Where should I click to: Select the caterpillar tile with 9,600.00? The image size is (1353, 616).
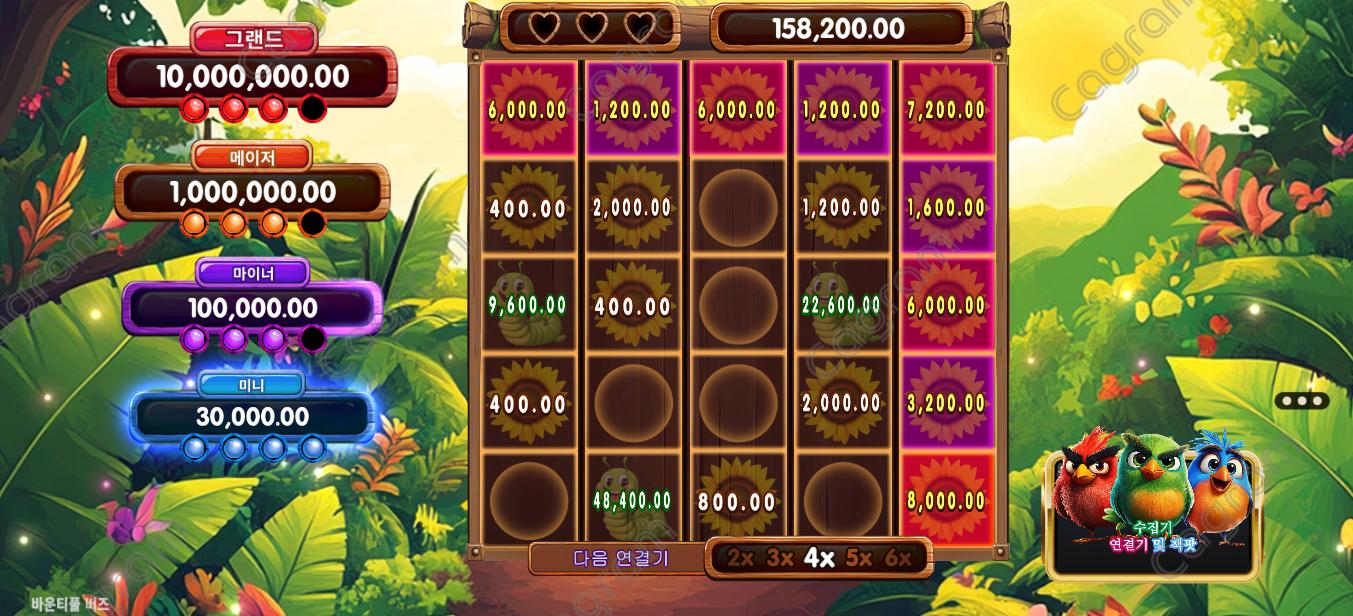pyautogui.click(x=528, y=304)
